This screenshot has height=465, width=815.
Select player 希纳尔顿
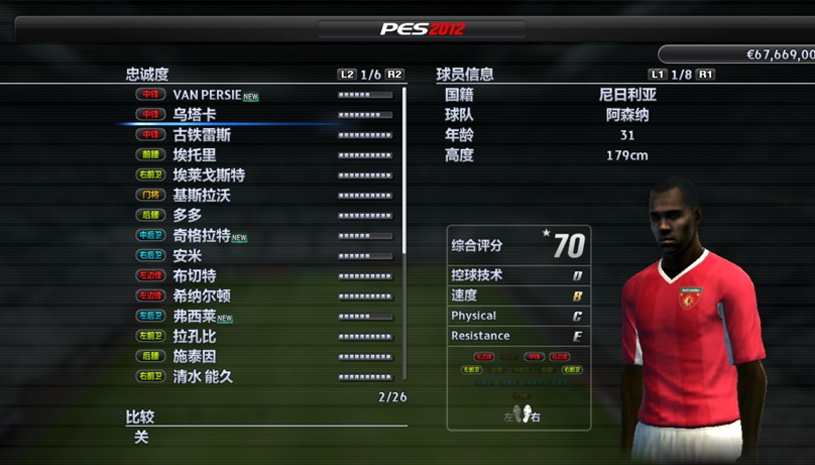[201, 296]
